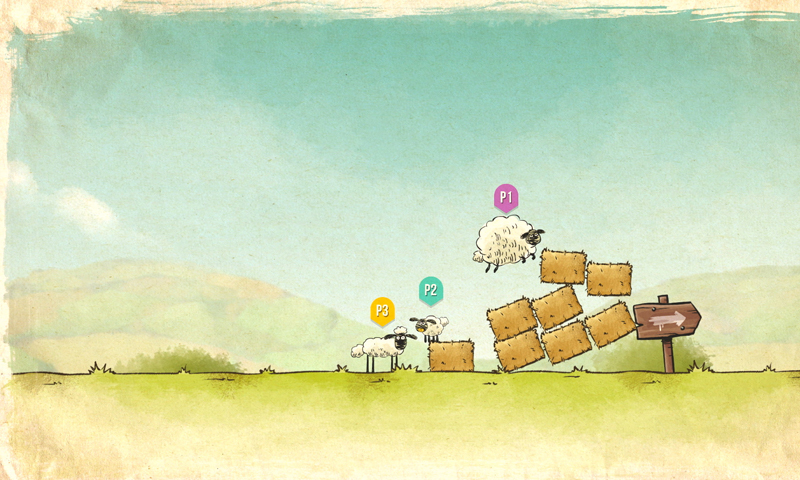
Task: Click the yellow P3 player marker
Action: coord(381,311)
